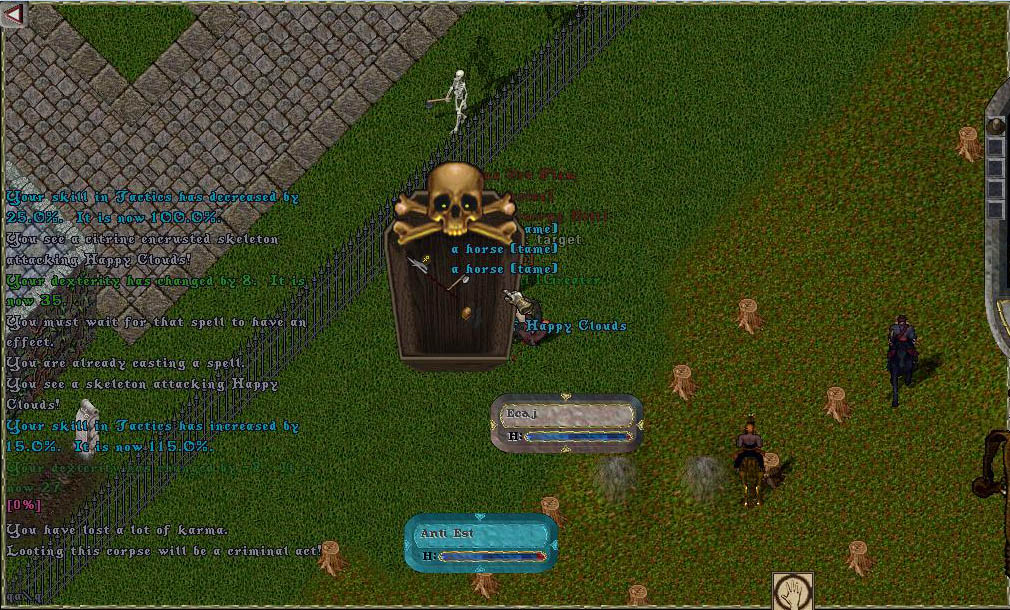Select the small gold item in the coffin
Screen dimensions: 1010x610
(467, 313)
